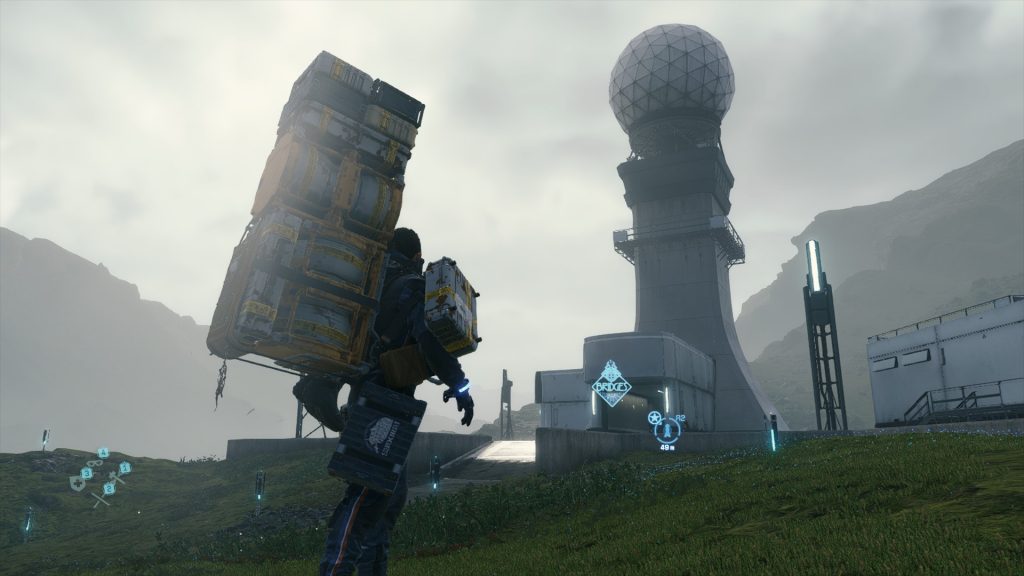The image size is (1024, 576).
Task: Select the goggles-shaped equipment icon
Action: pyautogui.click(x=95, y=463)
